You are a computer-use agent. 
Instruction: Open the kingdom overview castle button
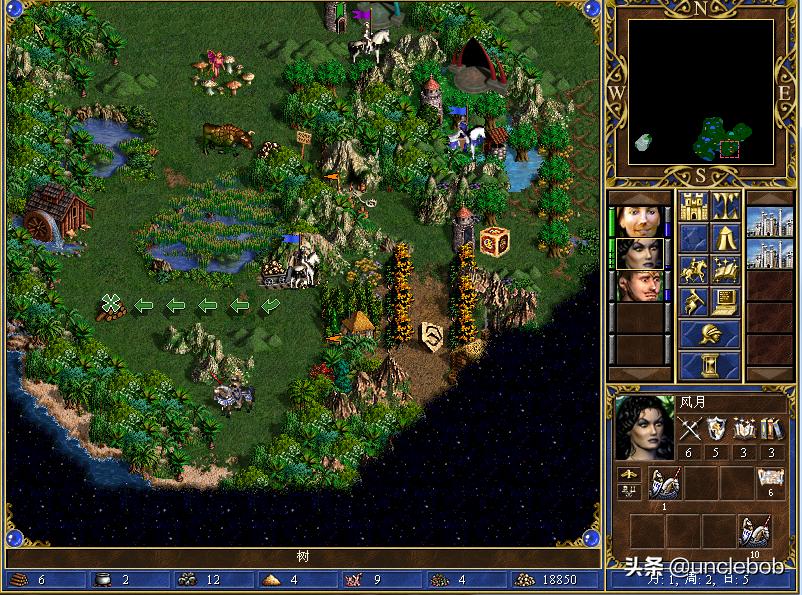(x=694, y=206)
